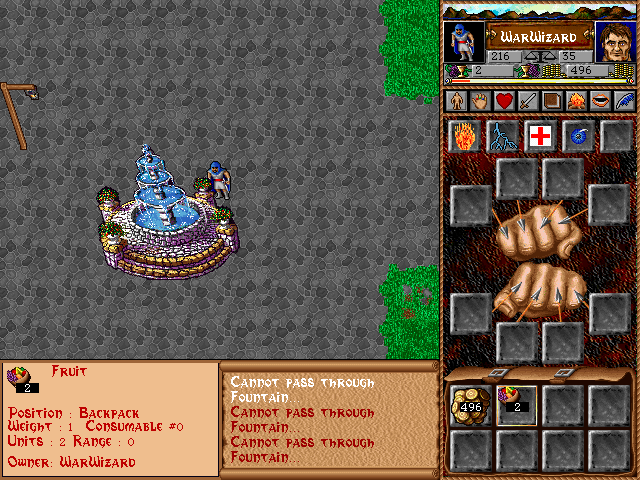Viewport: 640px width, 480px height.
Task: Choose the blue orb spell slot
Action: click(x=578, y=136)
